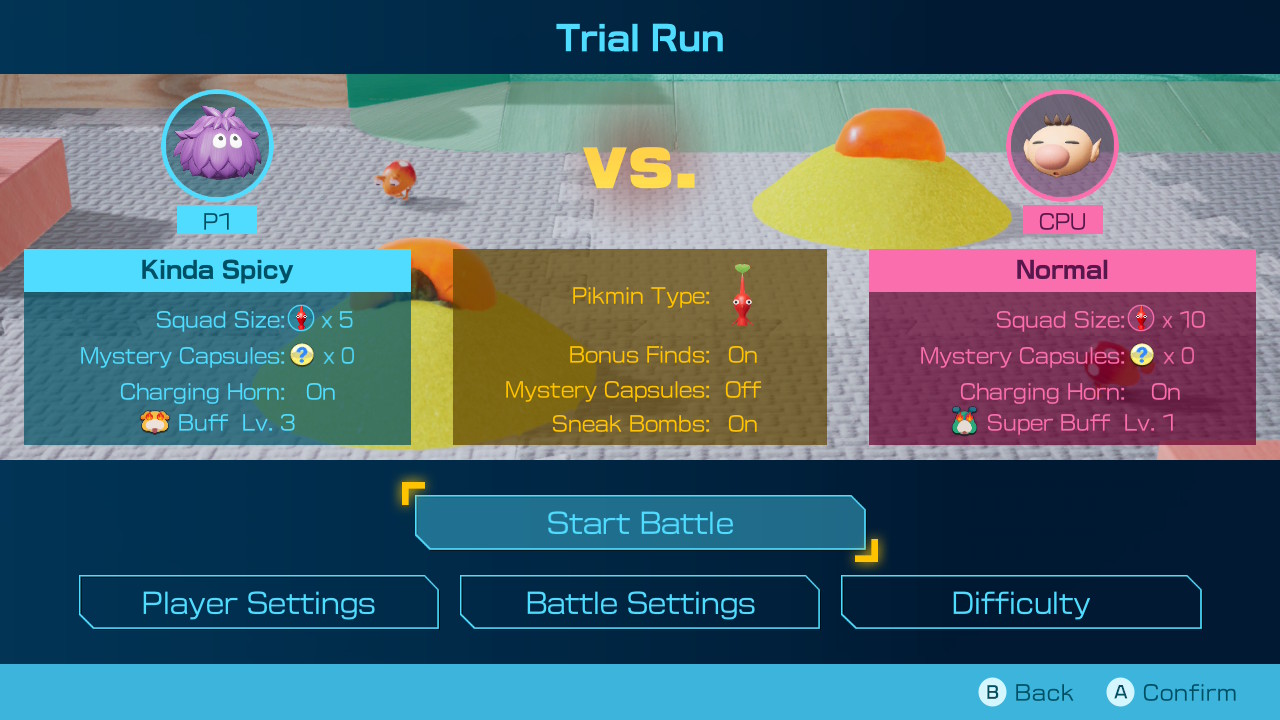Open the Difficulty menu
This screenshot has height=720, width=1280.
[x=1020, y=603]
